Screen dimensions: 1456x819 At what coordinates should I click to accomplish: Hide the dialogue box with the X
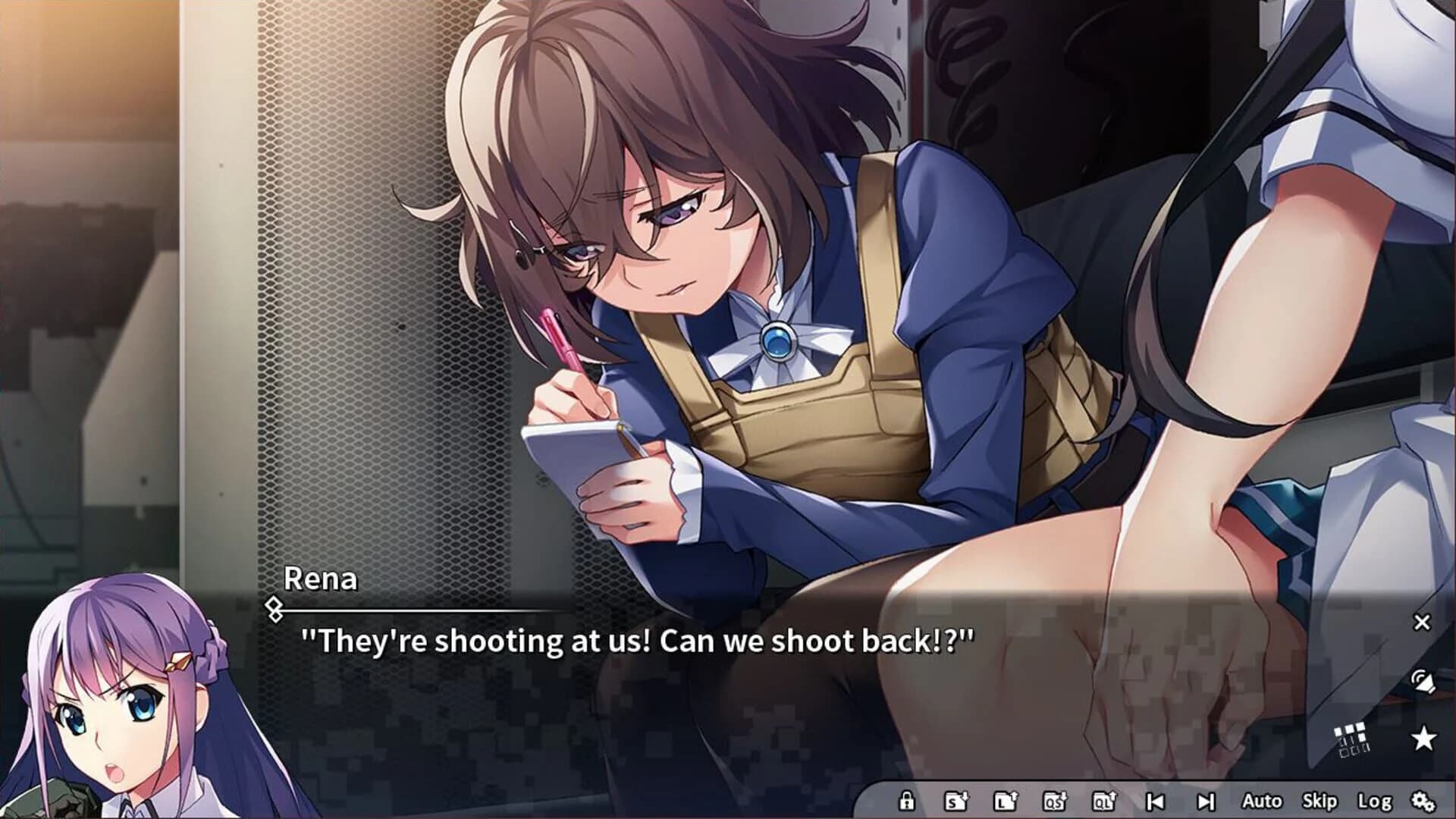click(1422, 622)
